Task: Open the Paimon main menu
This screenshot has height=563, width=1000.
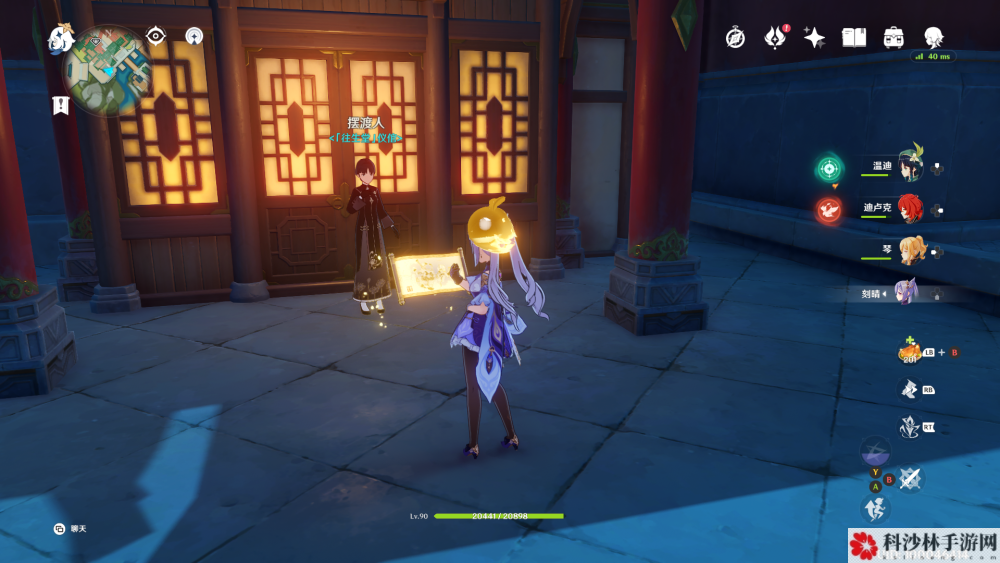Action: (x=61, y=39)
